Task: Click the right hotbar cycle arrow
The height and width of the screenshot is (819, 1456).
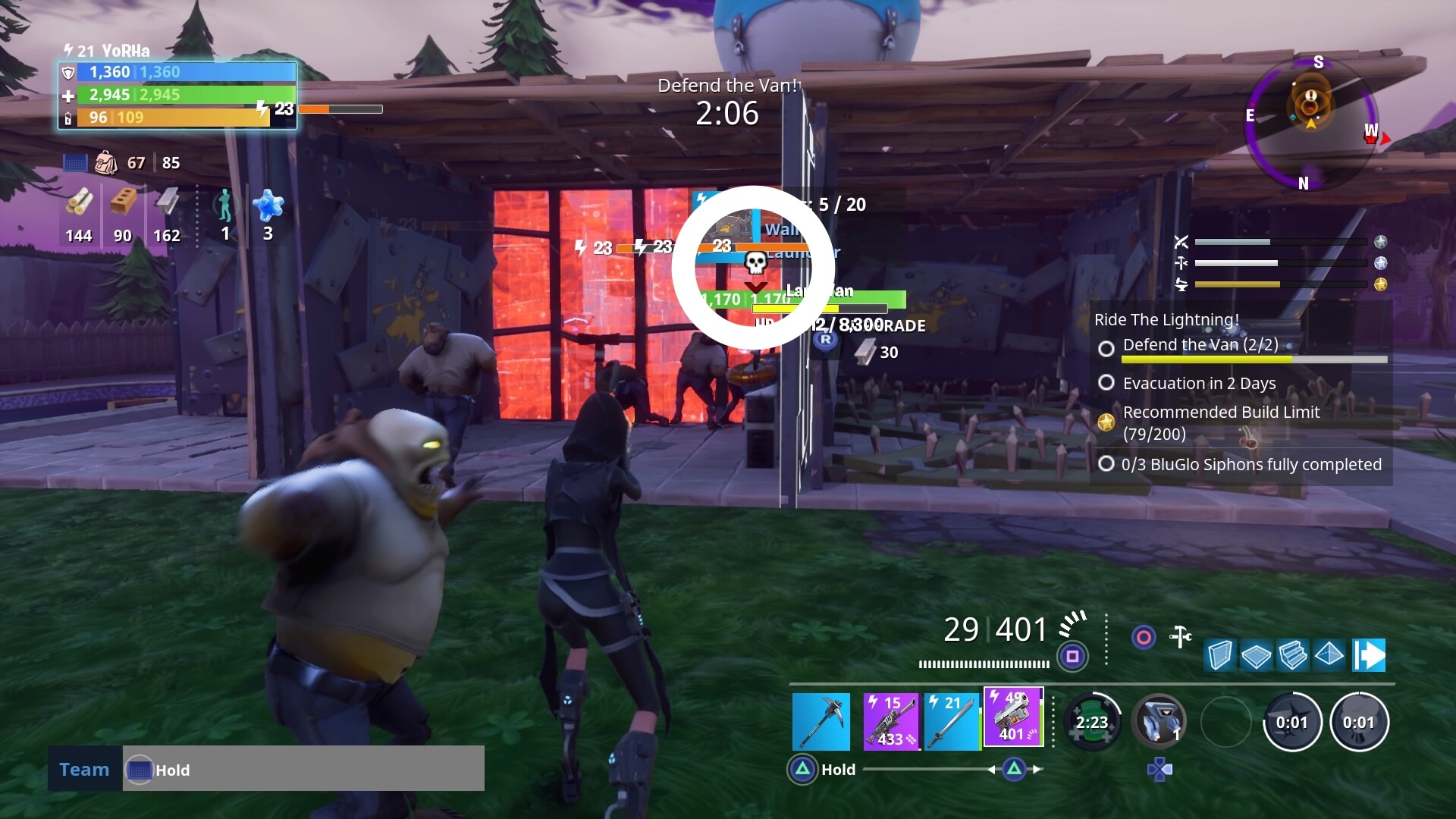Action: 1037,769
